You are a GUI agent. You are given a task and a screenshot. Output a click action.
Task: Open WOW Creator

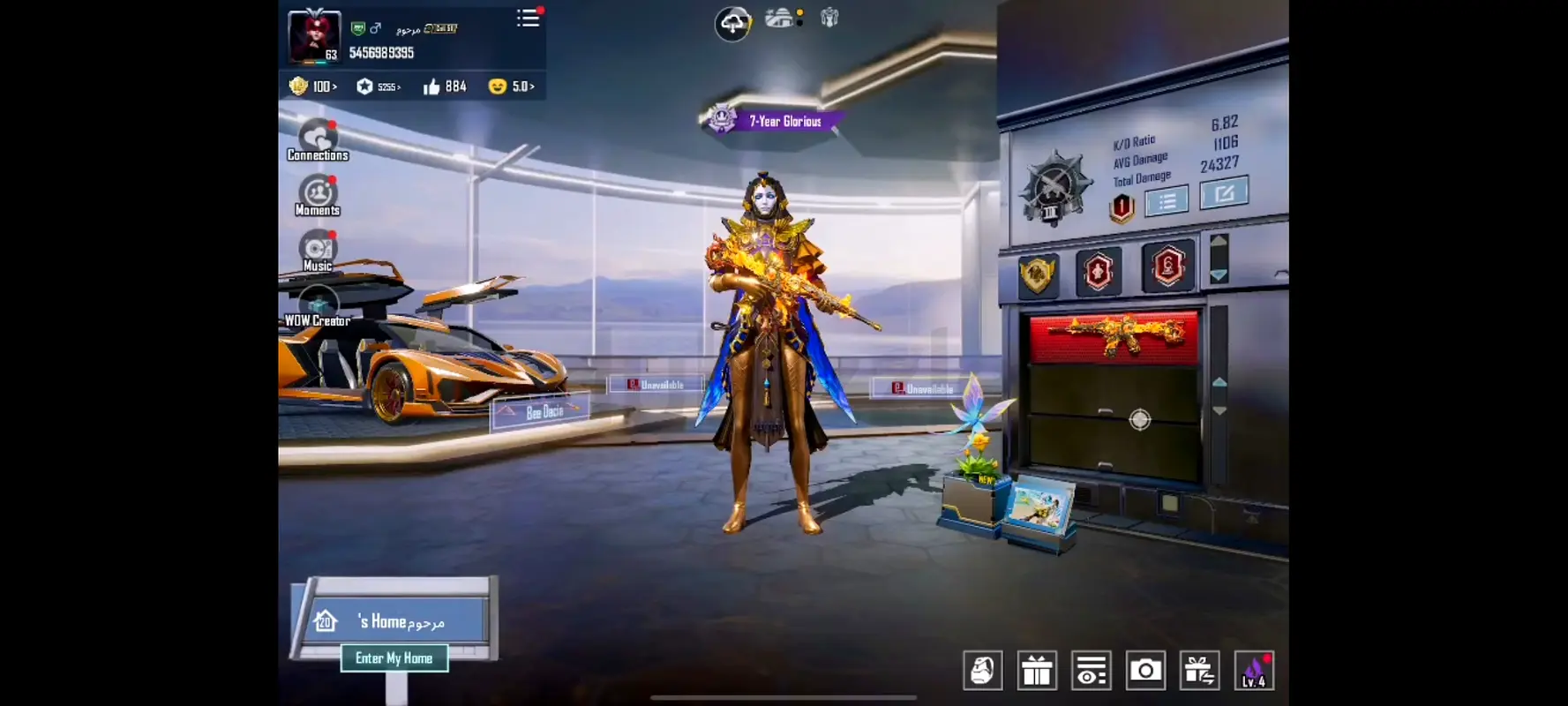pos(318,307)
